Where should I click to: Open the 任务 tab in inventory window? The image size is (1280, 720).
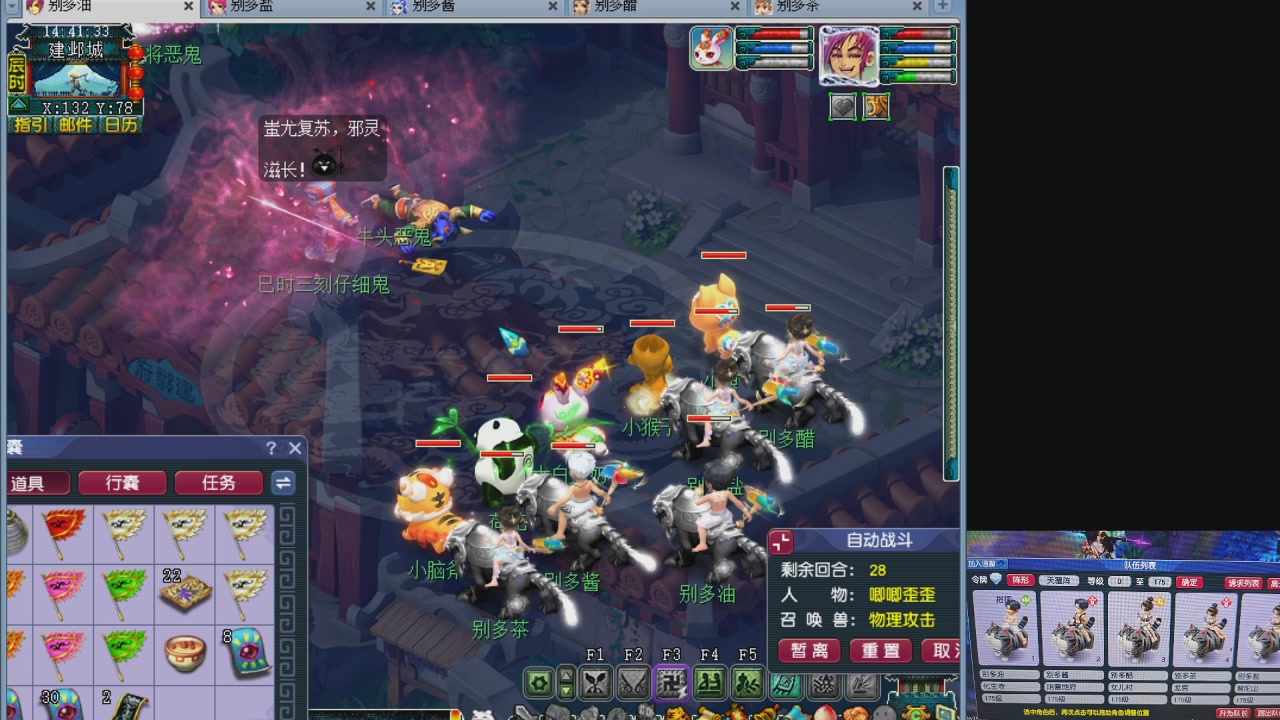click(x=218, y=483)
